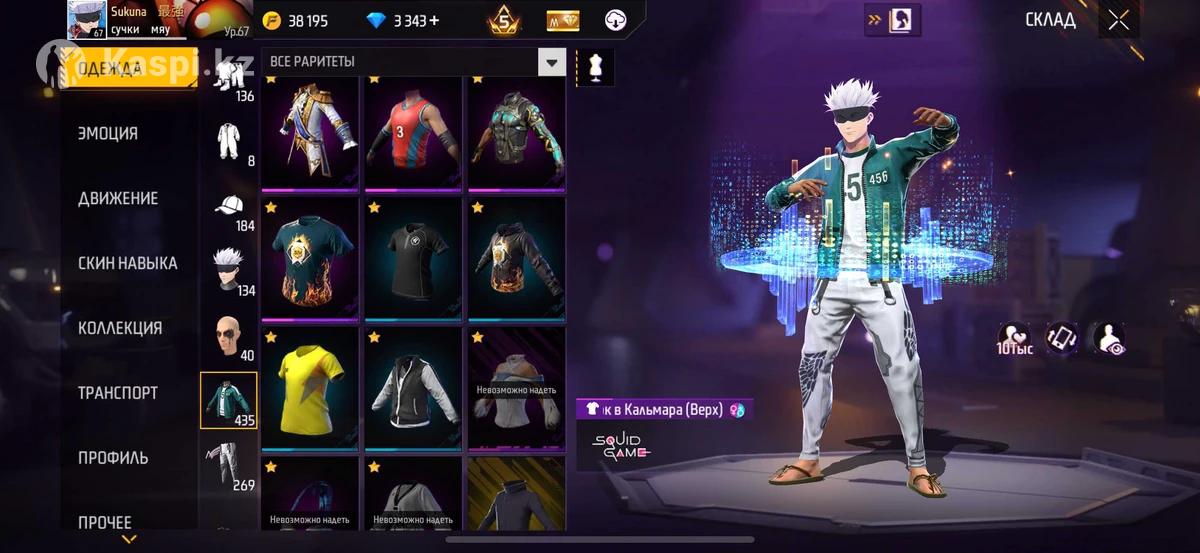Open the Эмоция category
The width and height of the screenshot is (1200, 553).
pyautogui.click(x=108, y=133)
